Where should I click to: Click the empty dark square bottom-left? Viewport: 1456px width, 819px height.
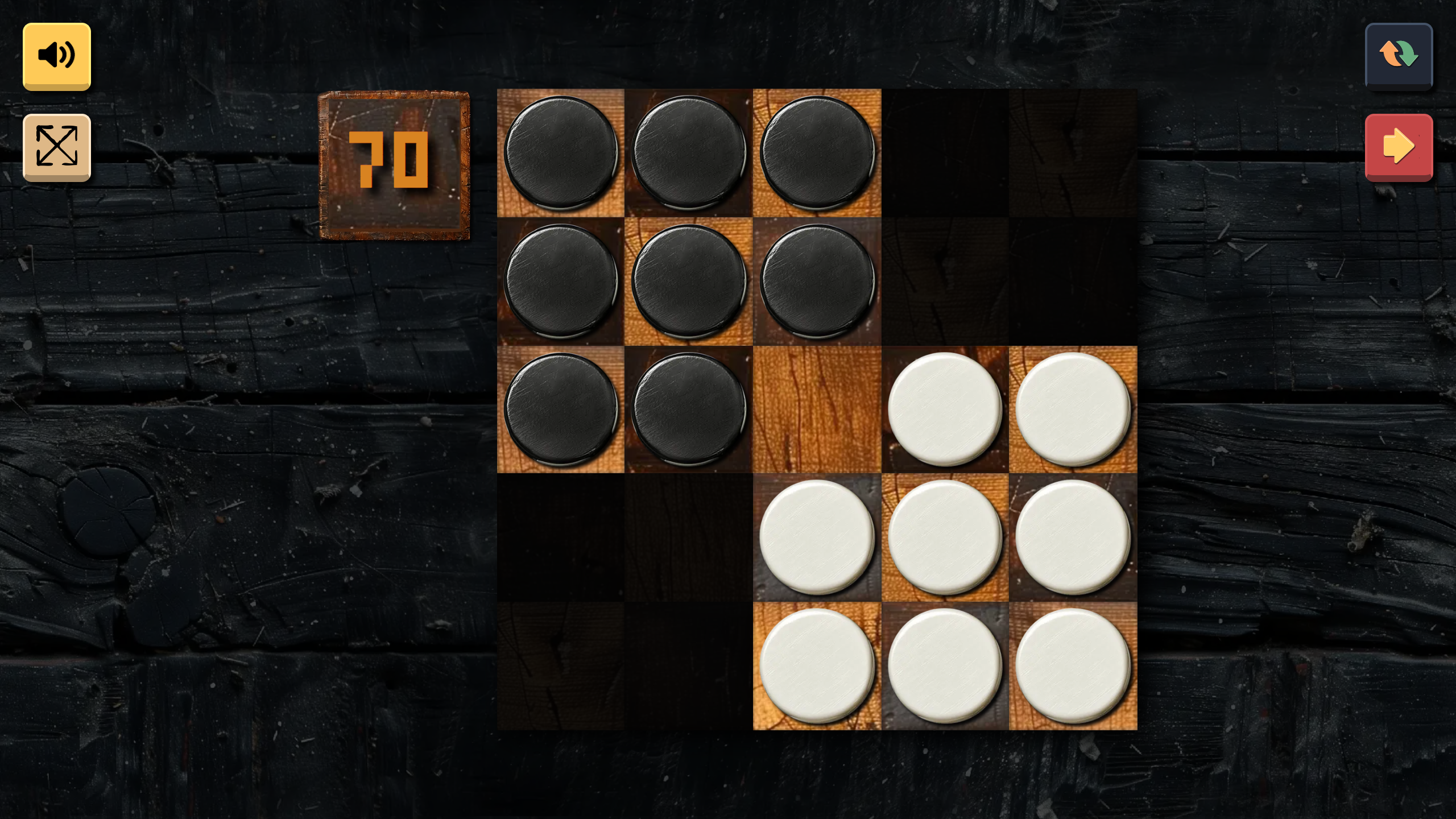click(560, 664)
